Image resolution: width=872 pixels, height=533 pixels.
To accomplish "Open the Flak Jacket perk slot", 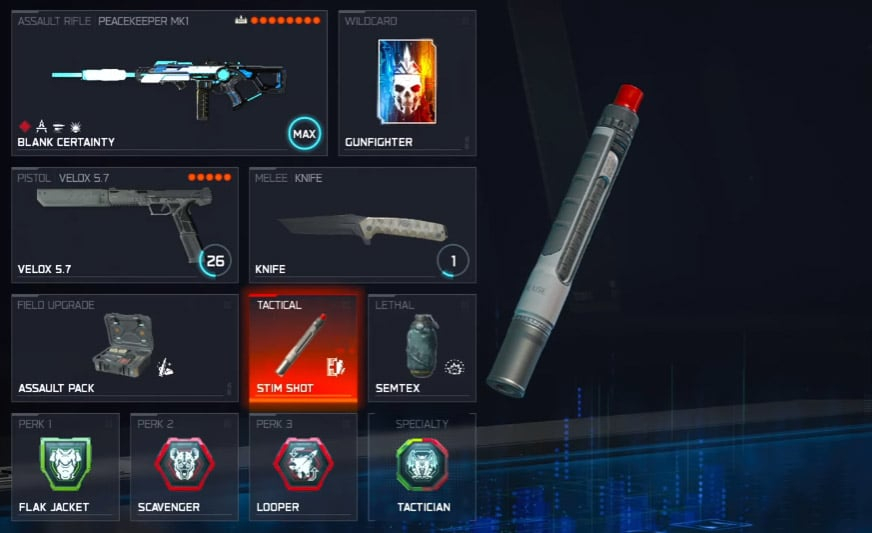I will tap(65, 467).
